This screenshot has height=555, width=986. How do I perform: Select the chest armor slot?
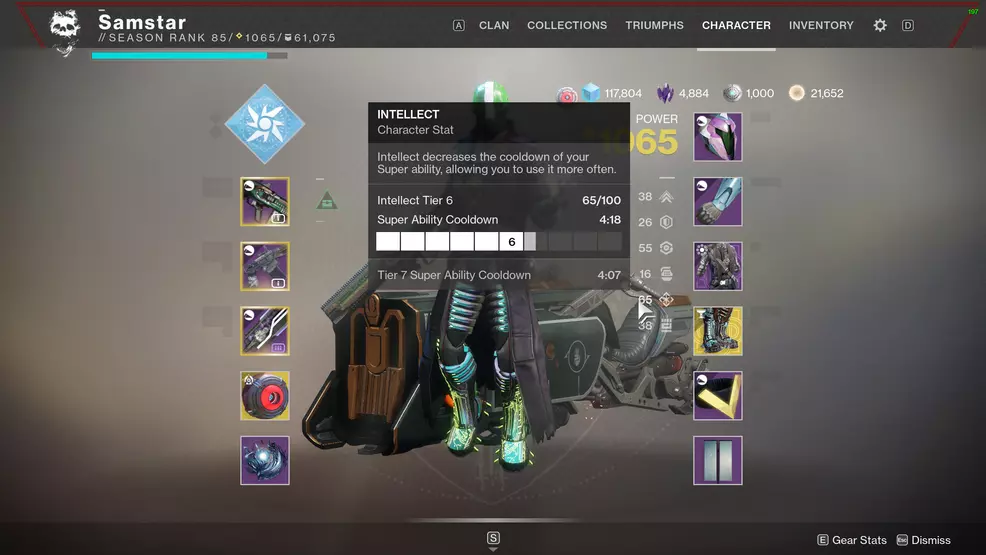718,266
